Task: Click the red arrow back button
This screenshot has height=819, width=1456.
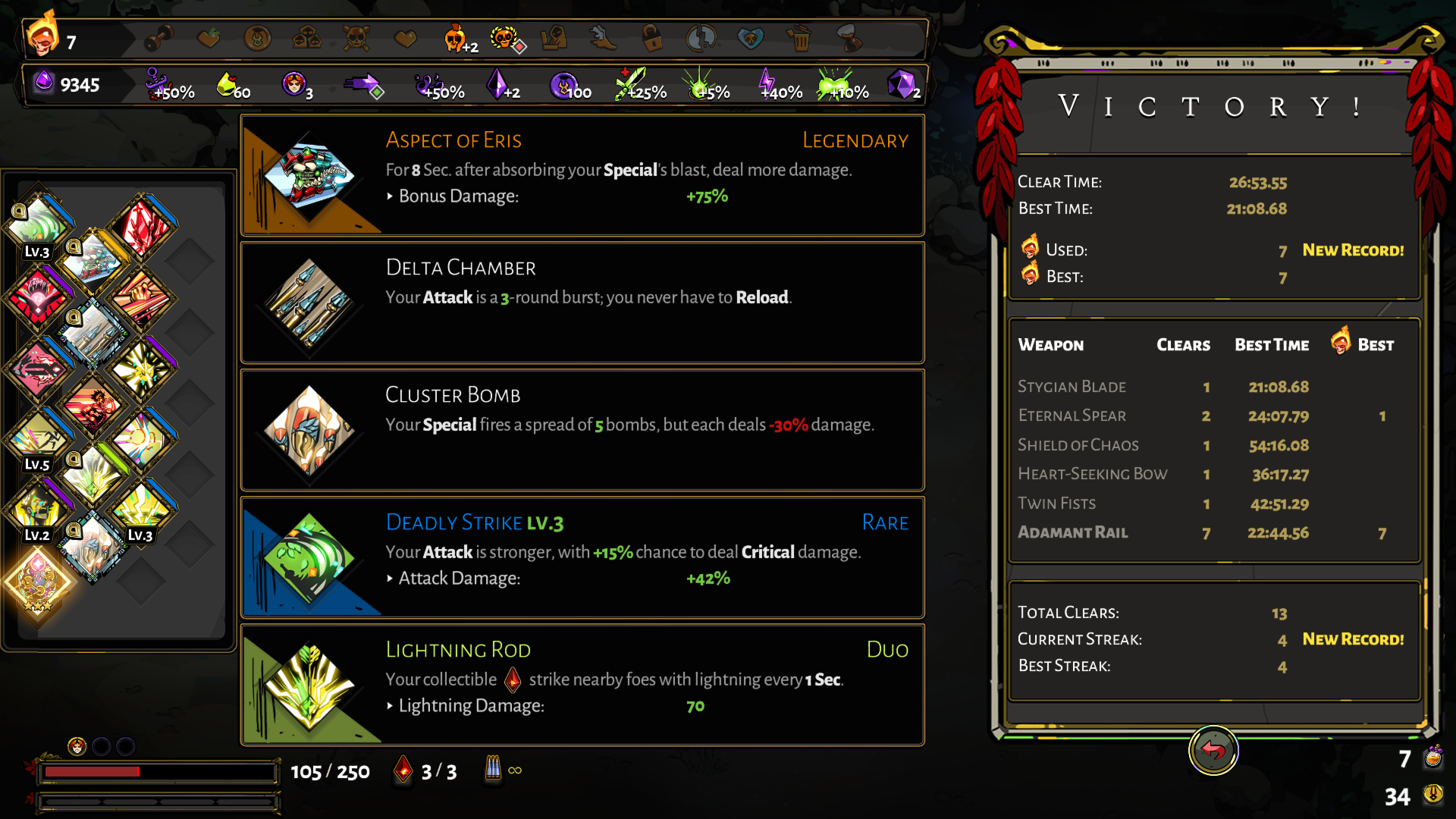Action: pyautogui.click(x=1213, y=751)
